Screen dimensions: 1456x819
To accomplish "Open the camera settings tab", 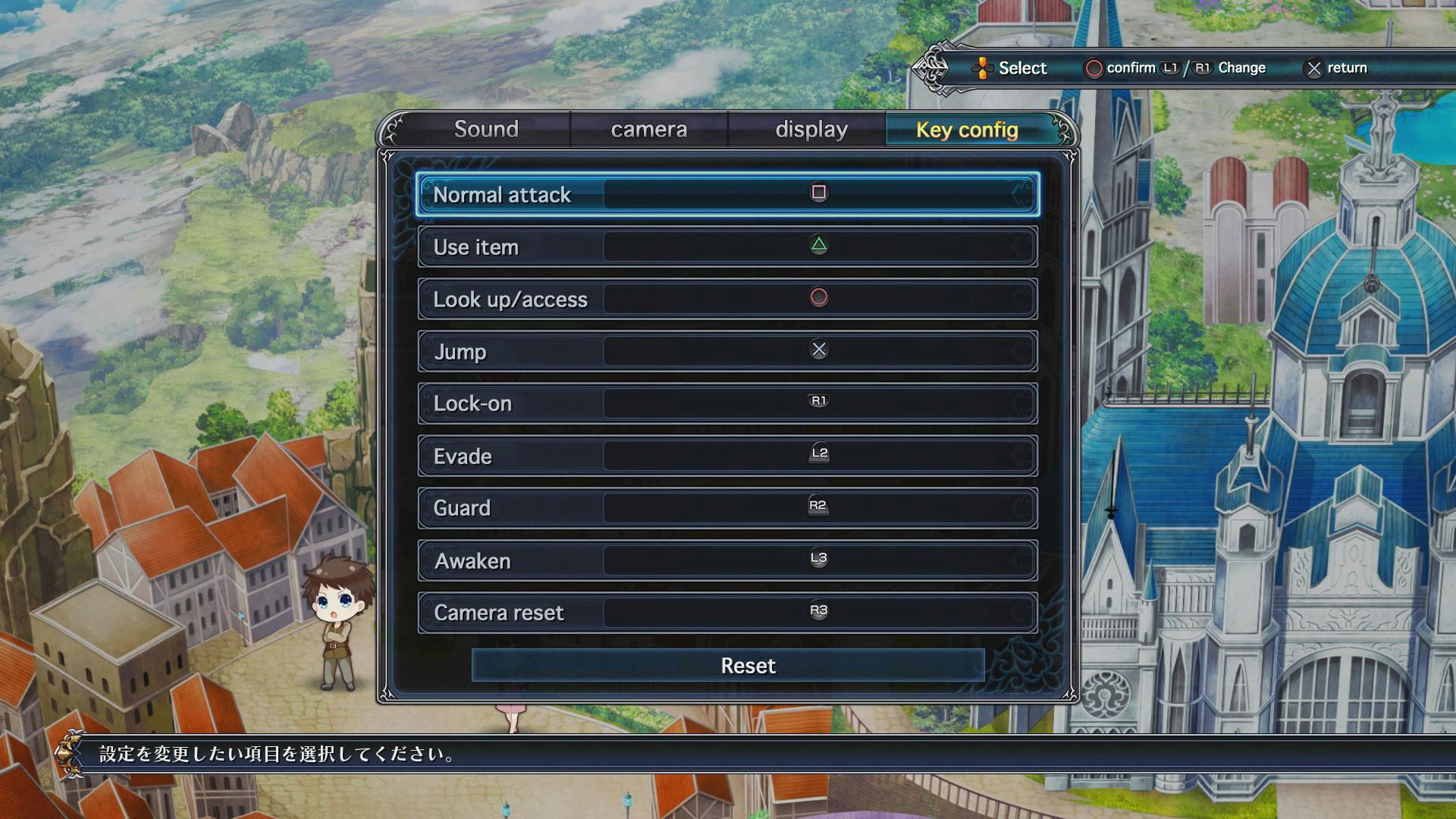I will (x=649, y=130).
